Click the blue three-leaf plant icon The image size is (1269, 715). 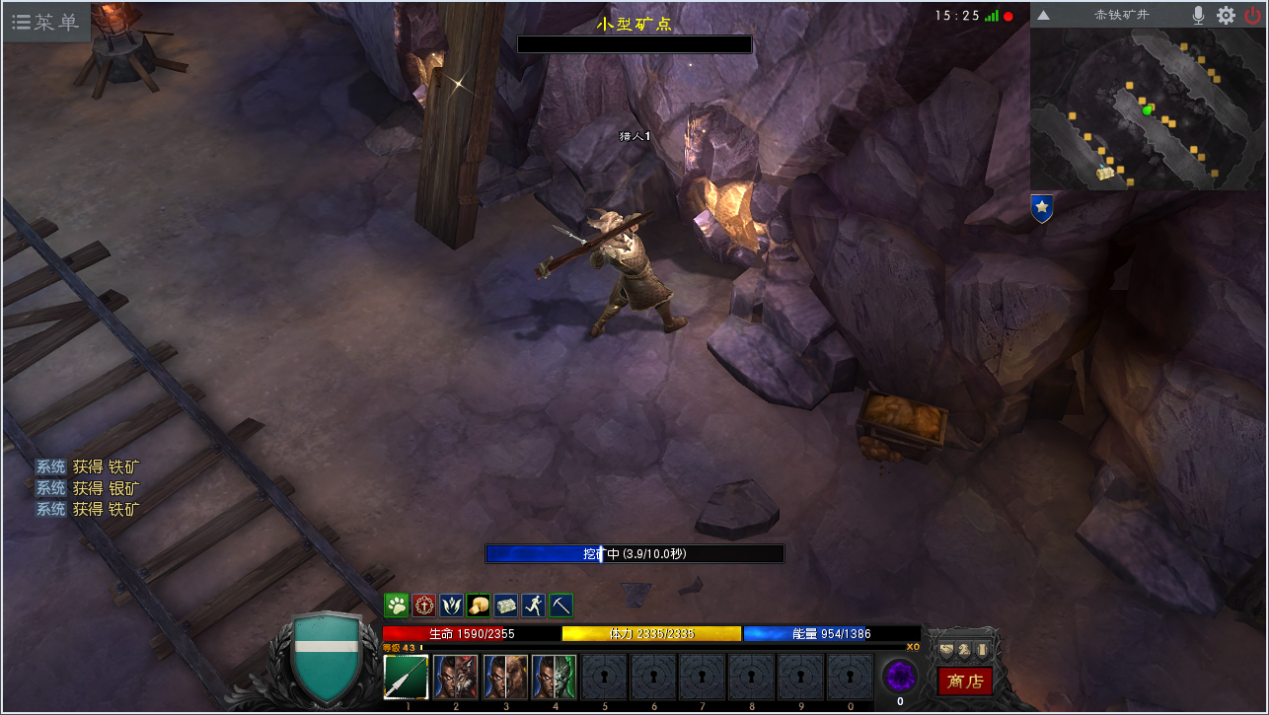(451, 605)
